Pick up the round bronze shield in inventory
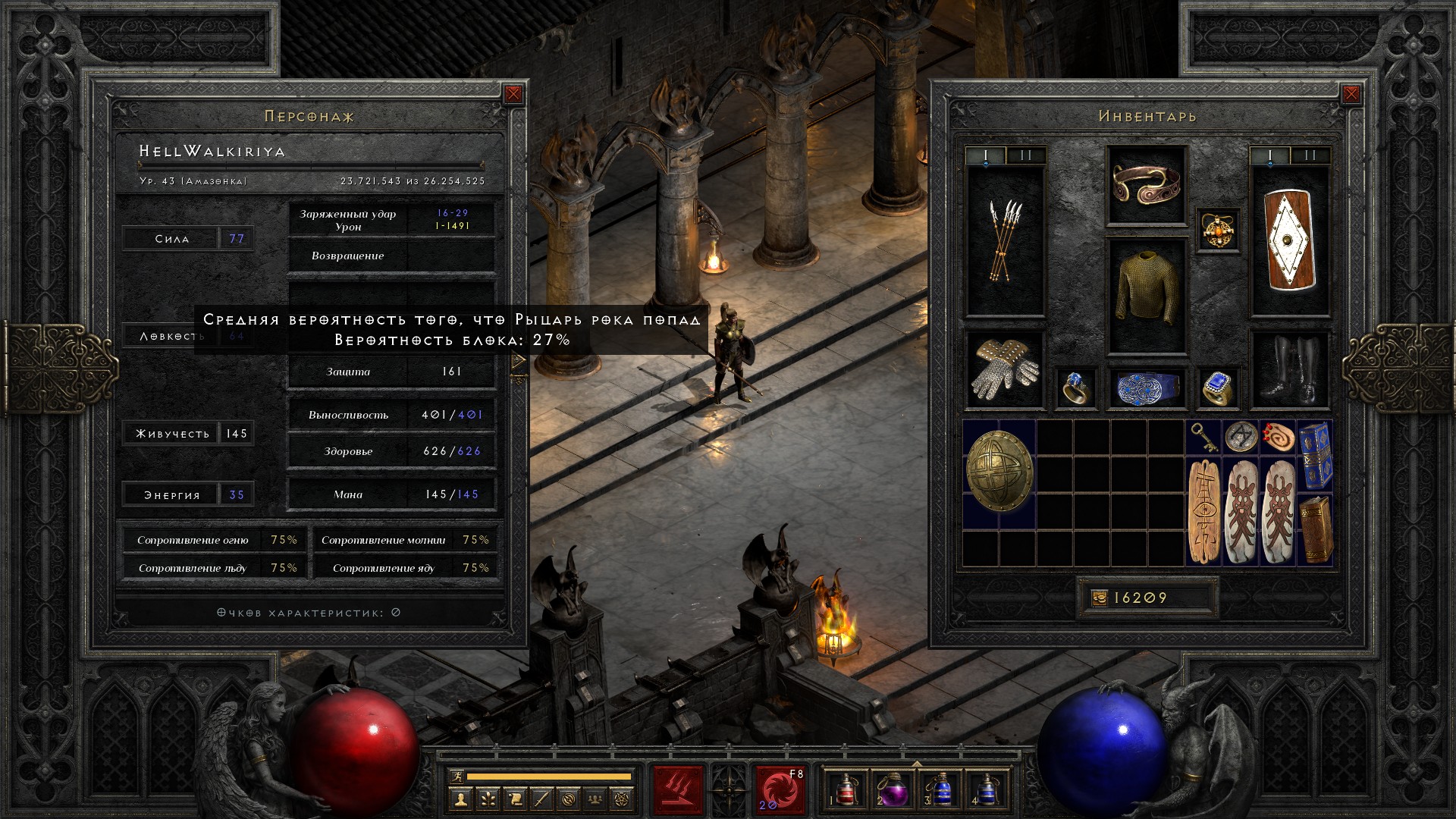1456x819 pixels. click(999, 474)
